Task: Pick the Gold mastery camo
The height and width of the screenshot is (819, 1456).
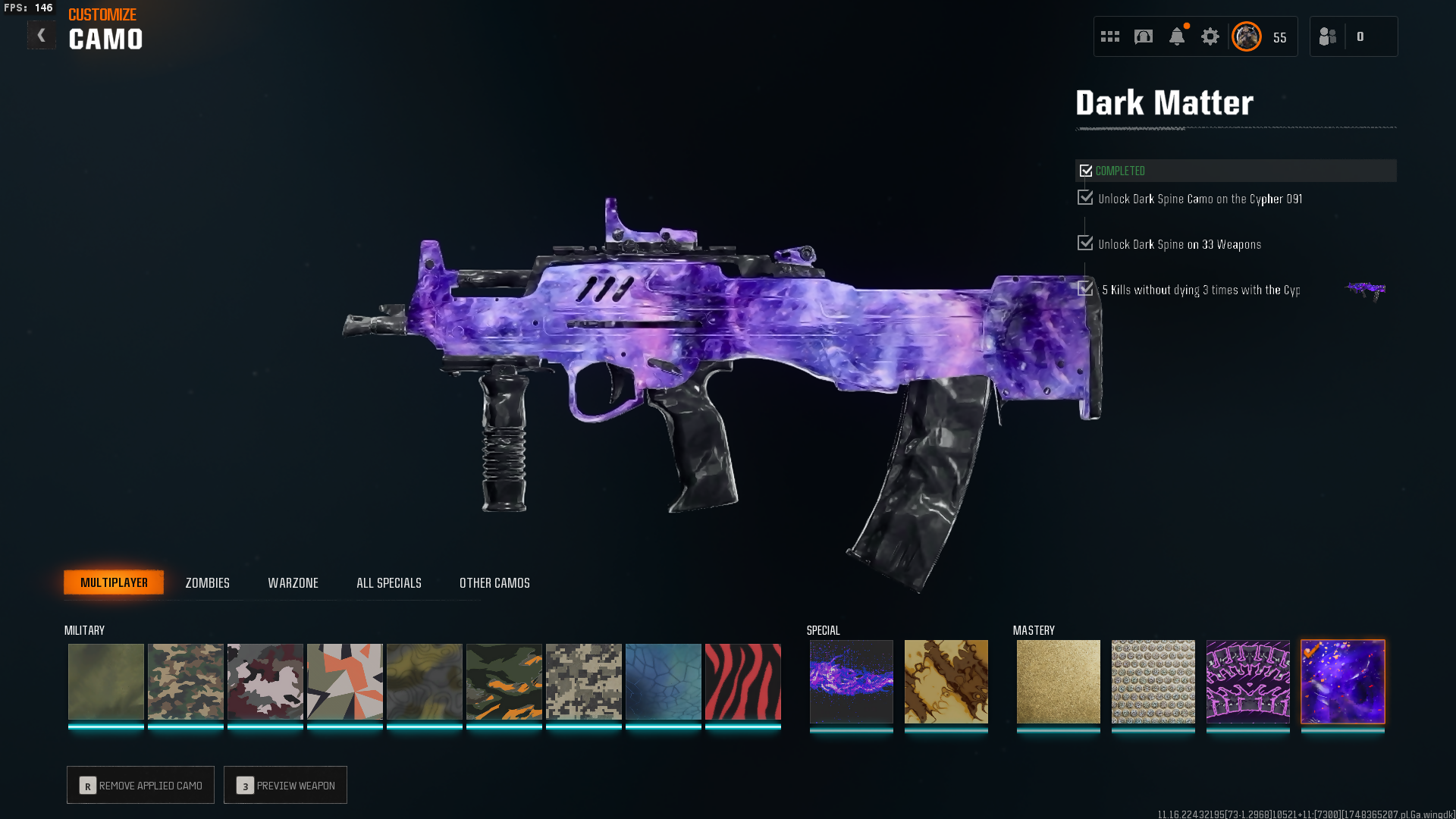Action: tap(1058, 682)
